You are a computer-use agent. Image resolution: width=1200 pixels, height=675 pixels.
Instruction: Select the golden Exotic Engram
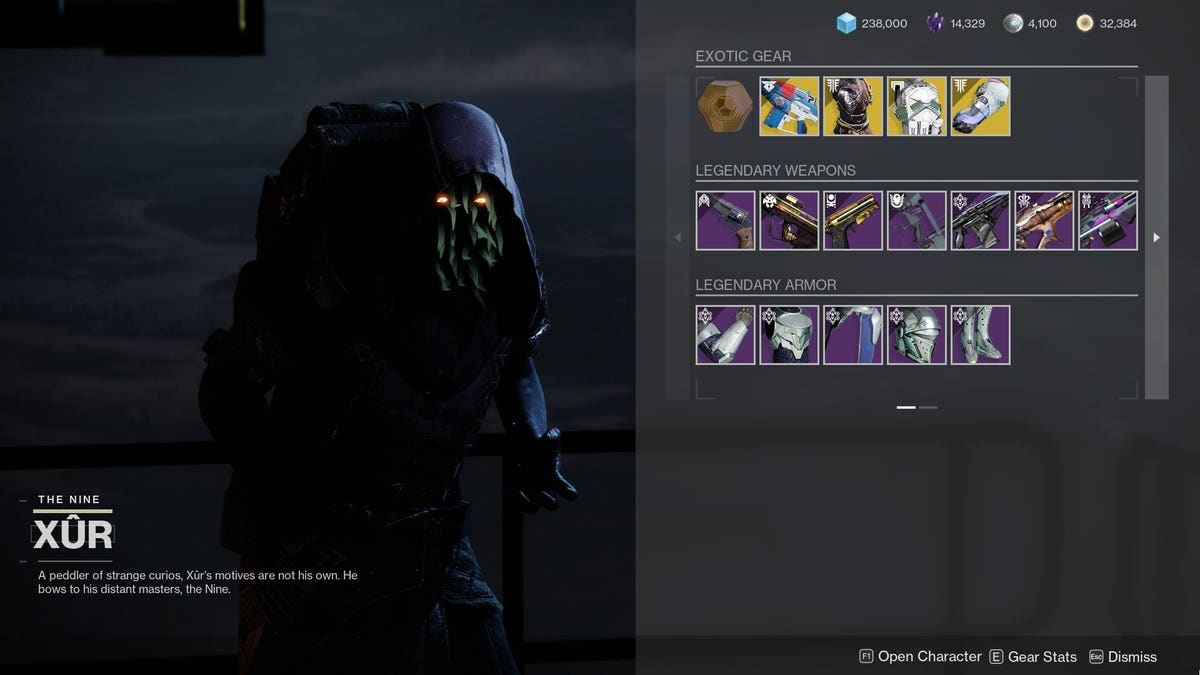click(x=725, y=106)
